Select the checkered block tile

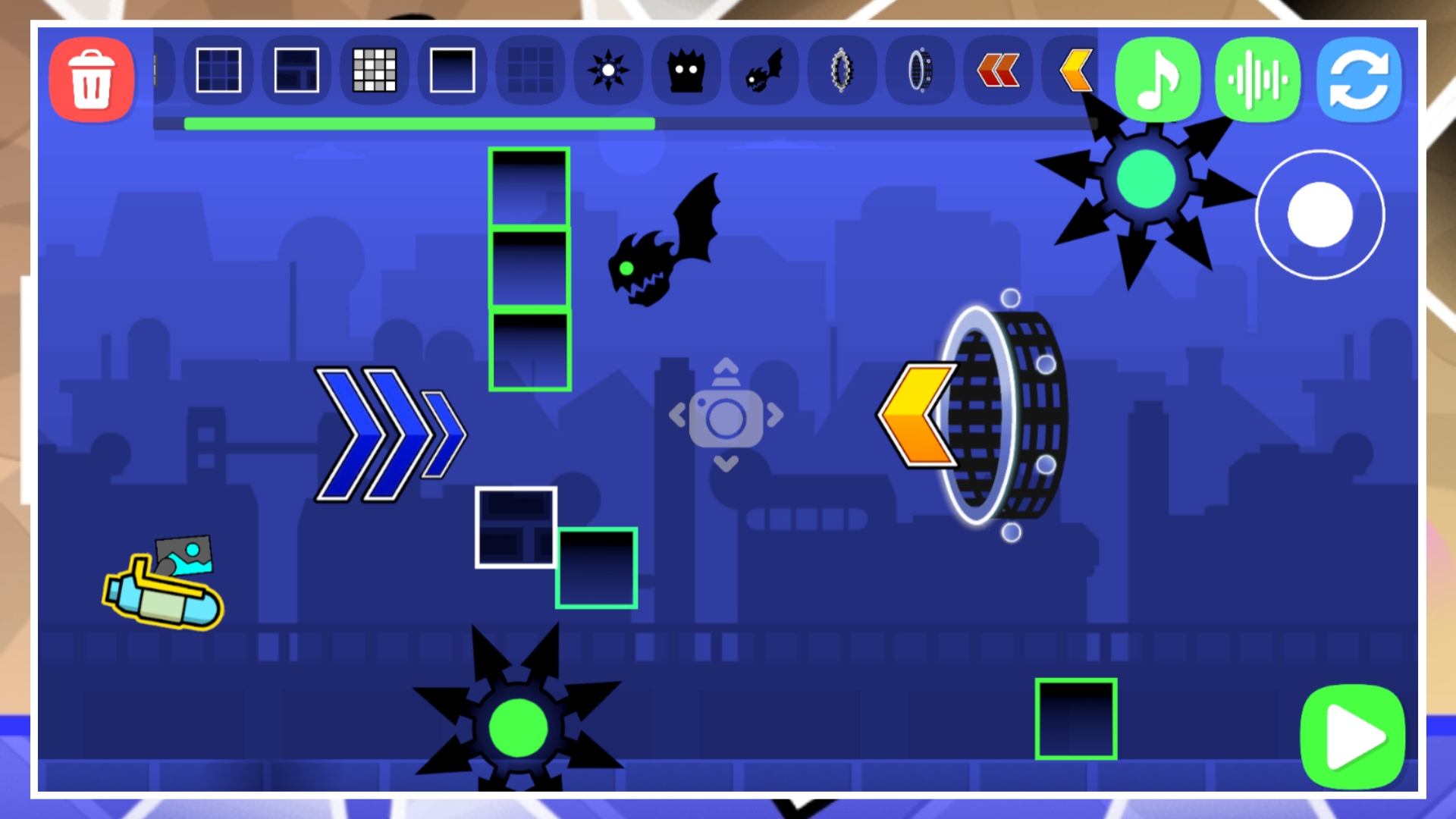click(x=375, y=72)
